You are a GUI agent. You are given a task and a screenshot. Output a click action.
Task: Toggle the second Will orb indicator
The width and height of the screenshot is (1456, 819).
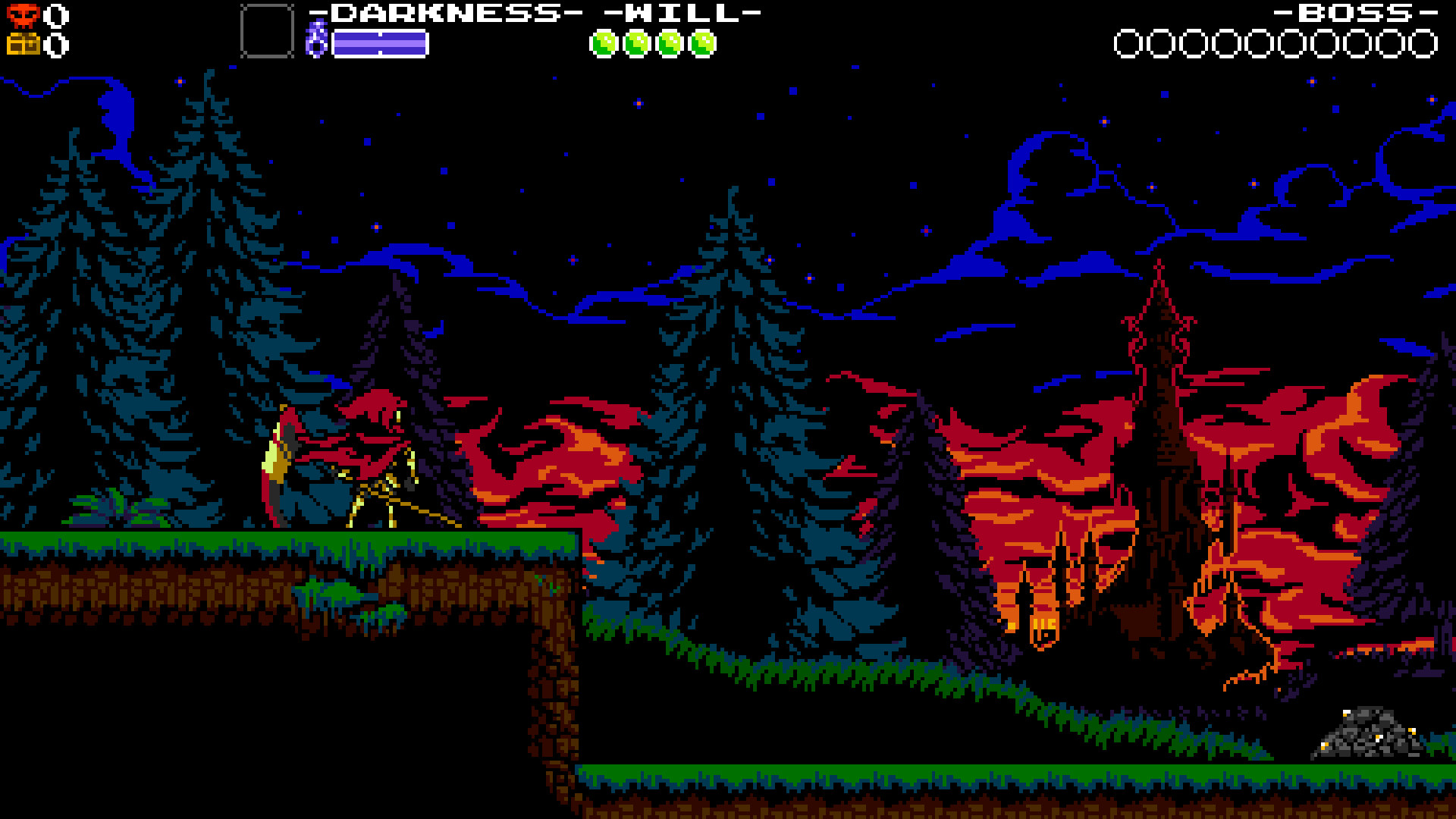tap(636, 43)
